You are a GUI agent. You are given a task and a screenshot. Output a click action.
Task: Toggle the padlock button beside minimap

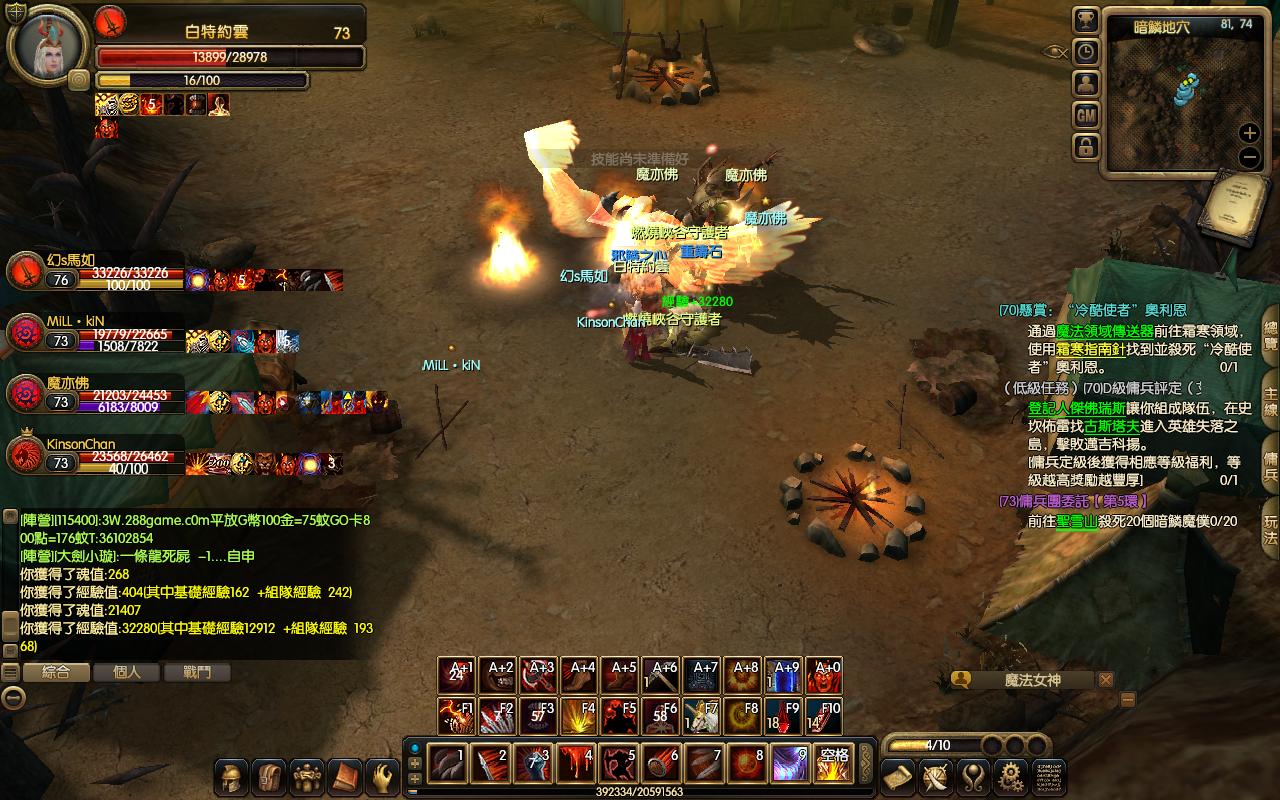[x=1086, y=147]
